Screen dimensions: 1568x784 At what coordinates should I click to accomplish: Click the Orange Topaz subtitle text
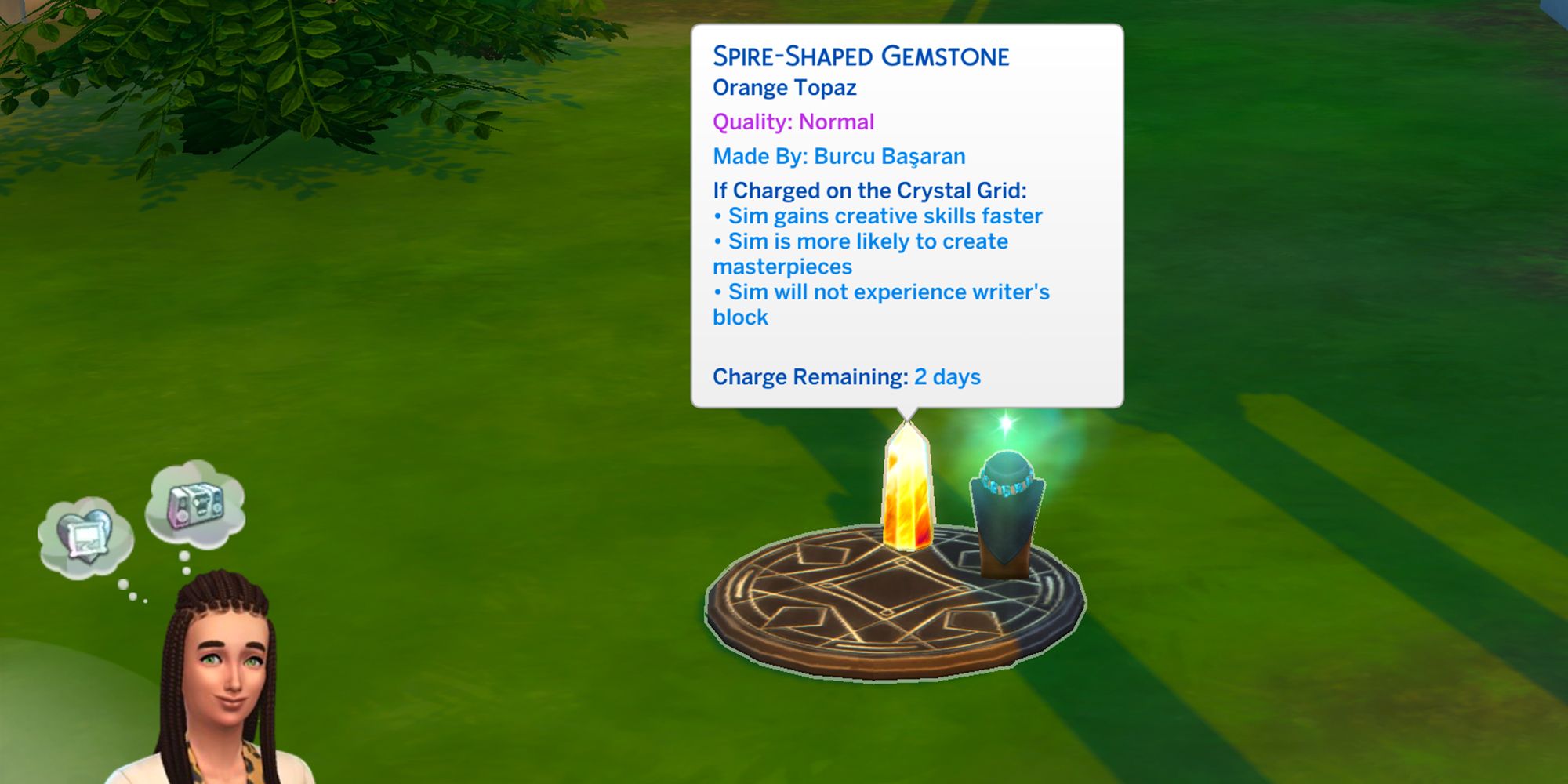point(784,88)
